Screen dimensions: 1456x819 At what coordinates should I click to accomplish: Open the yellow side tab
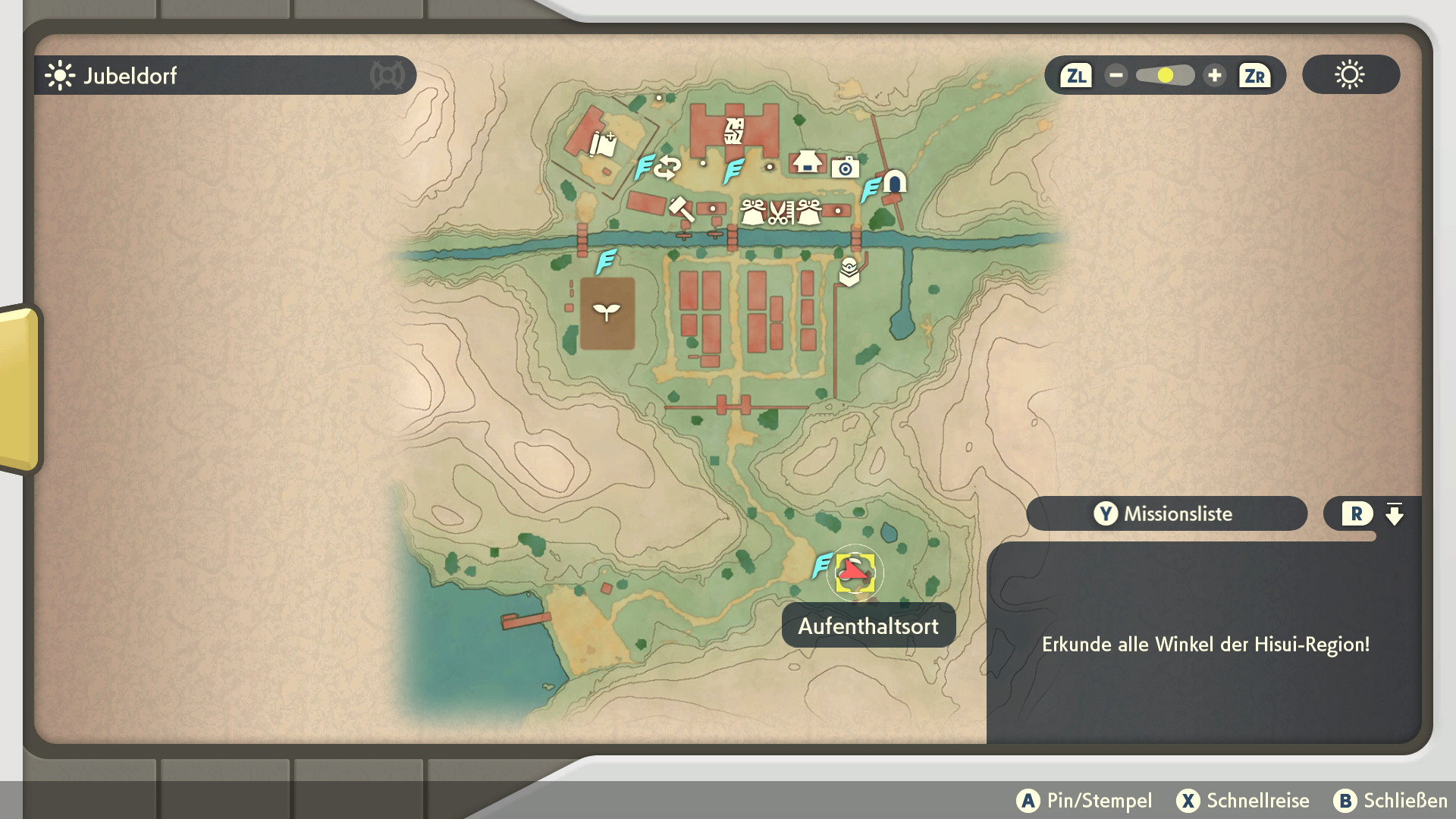(x=20, y=389)
